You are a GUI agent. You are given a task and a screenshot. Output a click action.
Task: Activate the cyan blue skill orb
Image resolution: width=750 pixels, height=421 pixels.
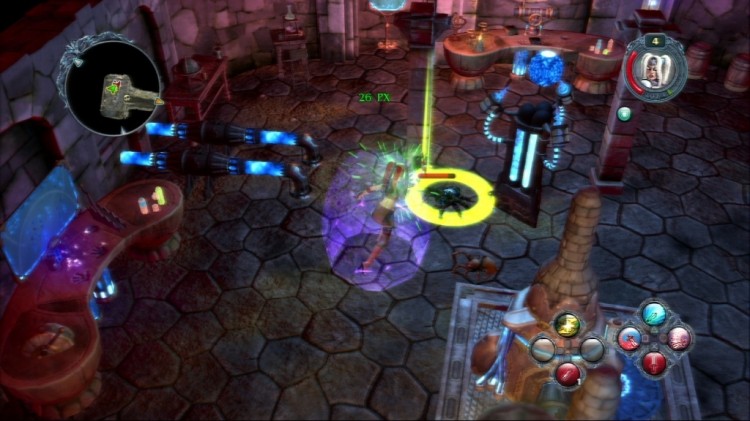(x=655, y=315)
